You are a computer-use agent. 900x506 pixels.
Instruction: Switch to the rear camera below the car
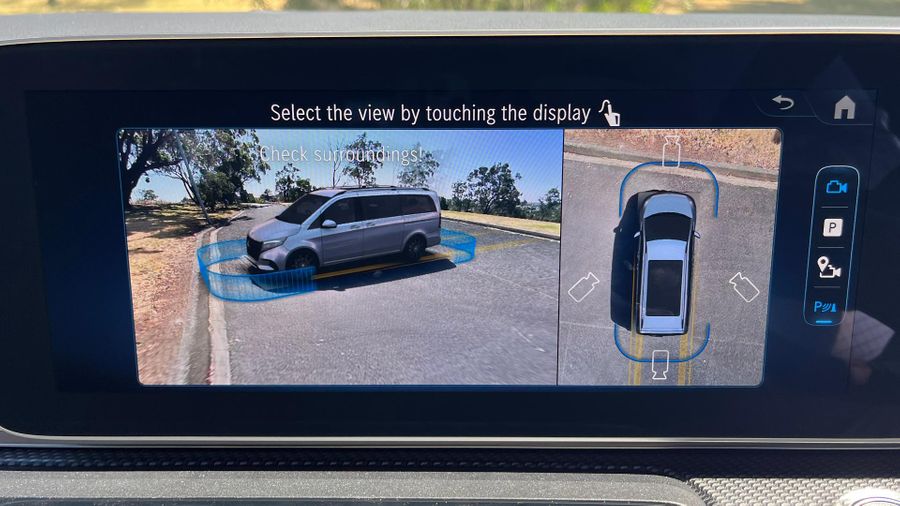pyautogui.click(x=661, y=365)
